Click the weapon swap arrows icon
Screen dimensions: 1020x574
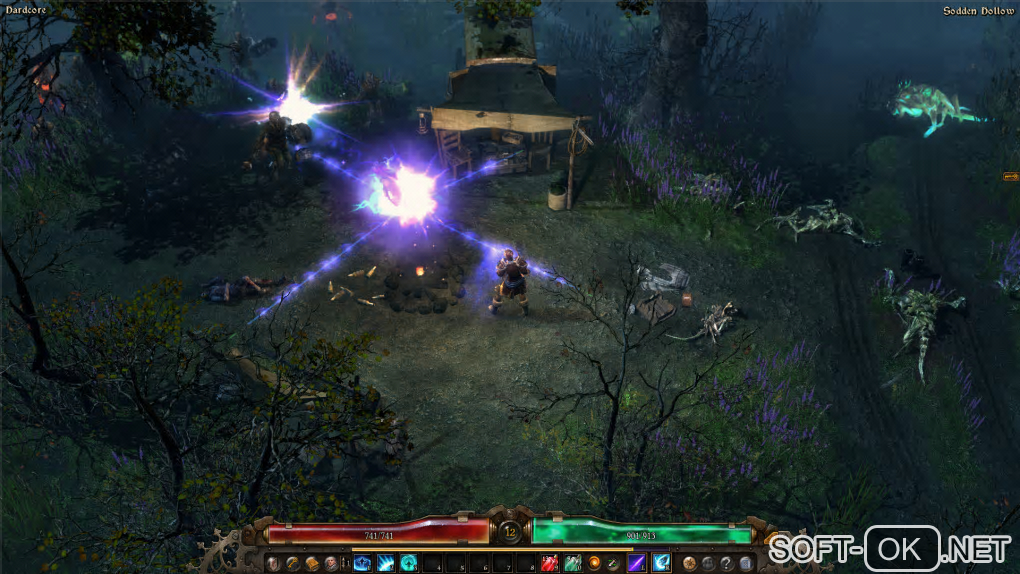click(613, 563)
